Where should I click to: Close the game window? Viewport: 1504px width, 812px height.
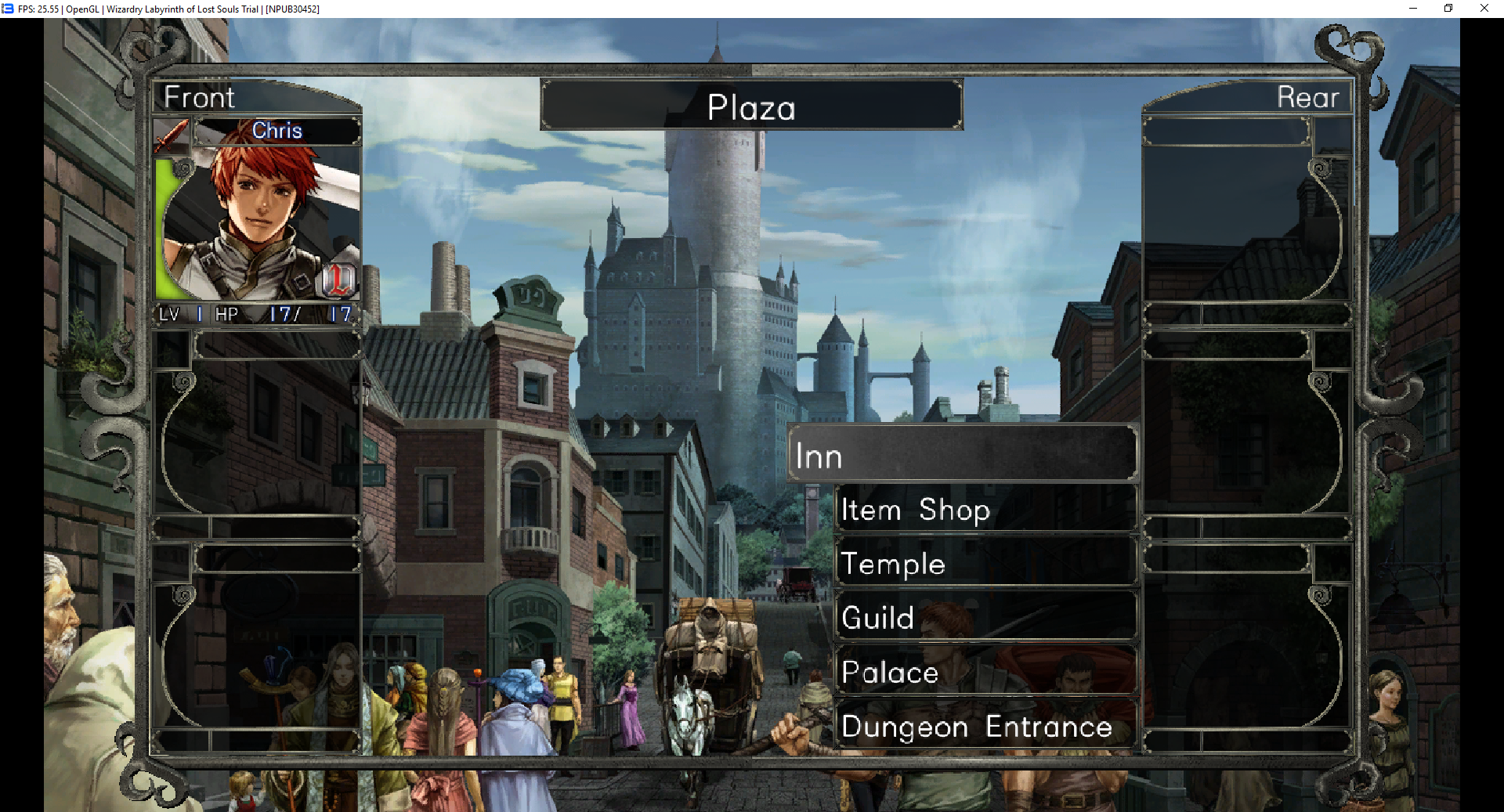click(x=1484, y=9)
